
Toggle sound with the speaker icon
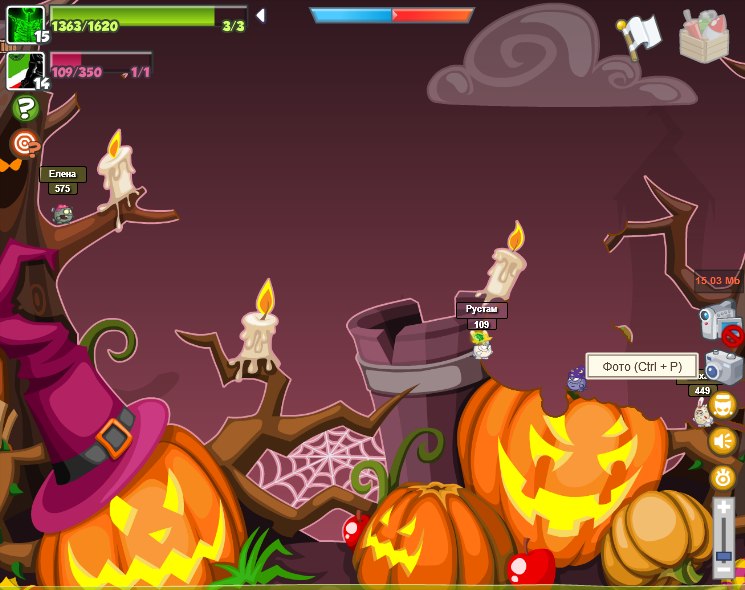723,441
